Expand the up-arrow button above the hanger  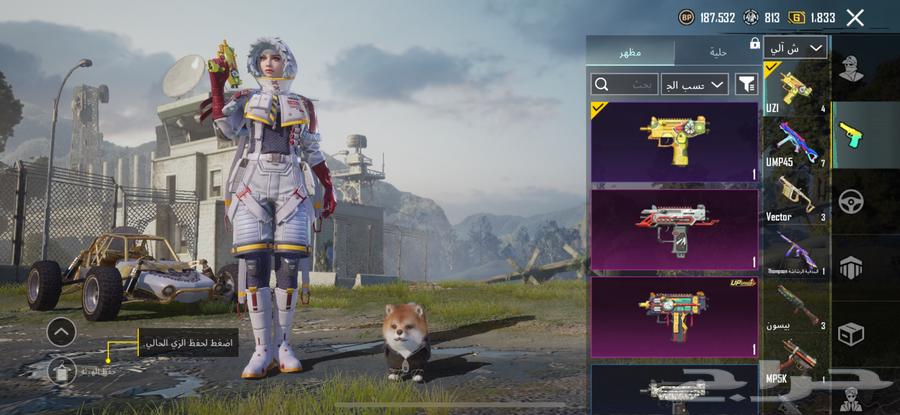point(61,331)
